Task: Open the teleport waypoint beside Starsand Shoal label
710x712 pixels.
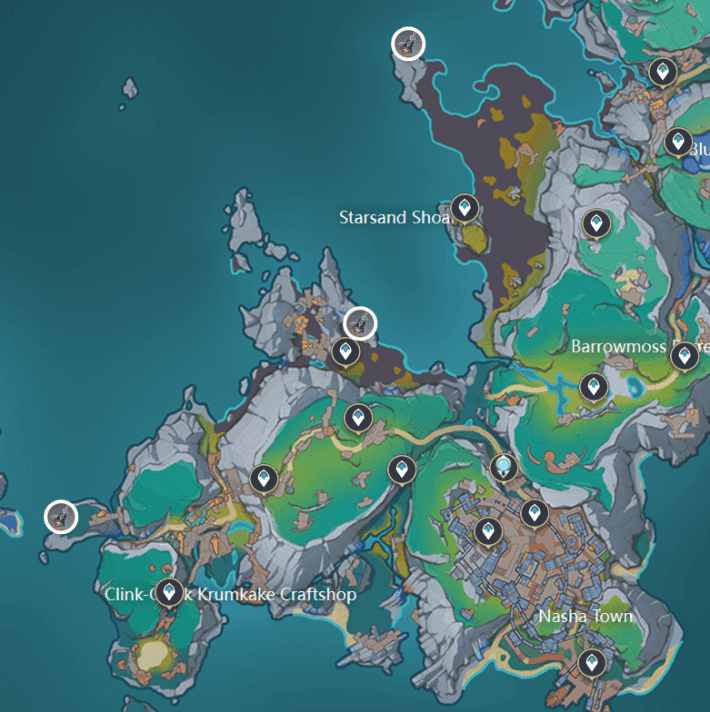Action: point(463,208)
